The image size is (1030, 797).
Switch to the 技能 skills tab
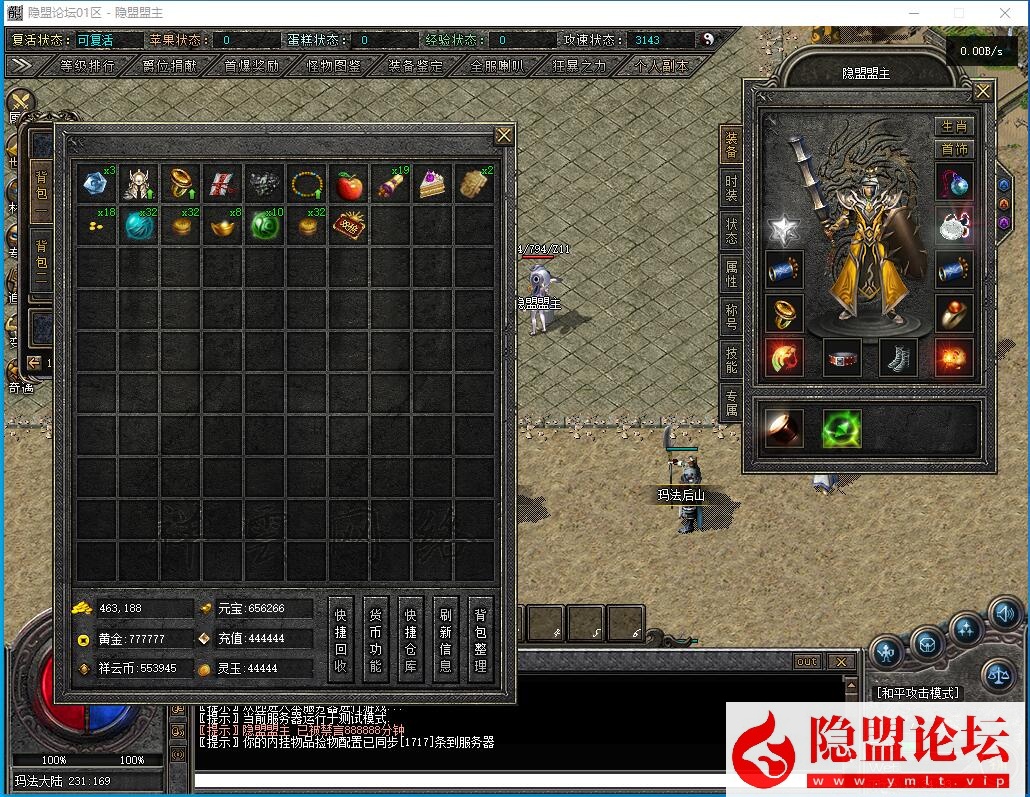pyautogui.click(x=732, y=360)
